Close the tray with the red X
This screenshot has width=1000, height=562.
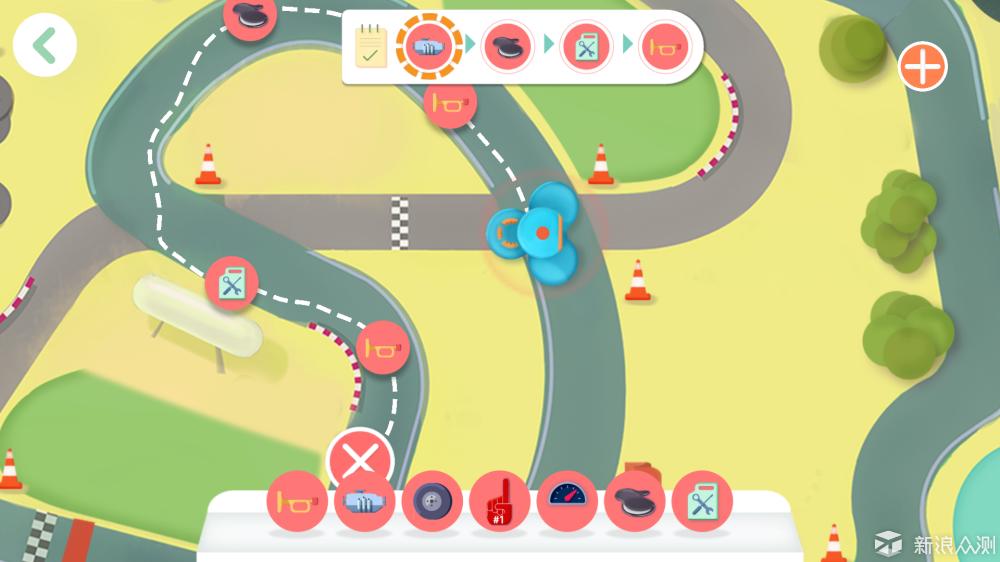pyautogui.click(x=360, y=461)
